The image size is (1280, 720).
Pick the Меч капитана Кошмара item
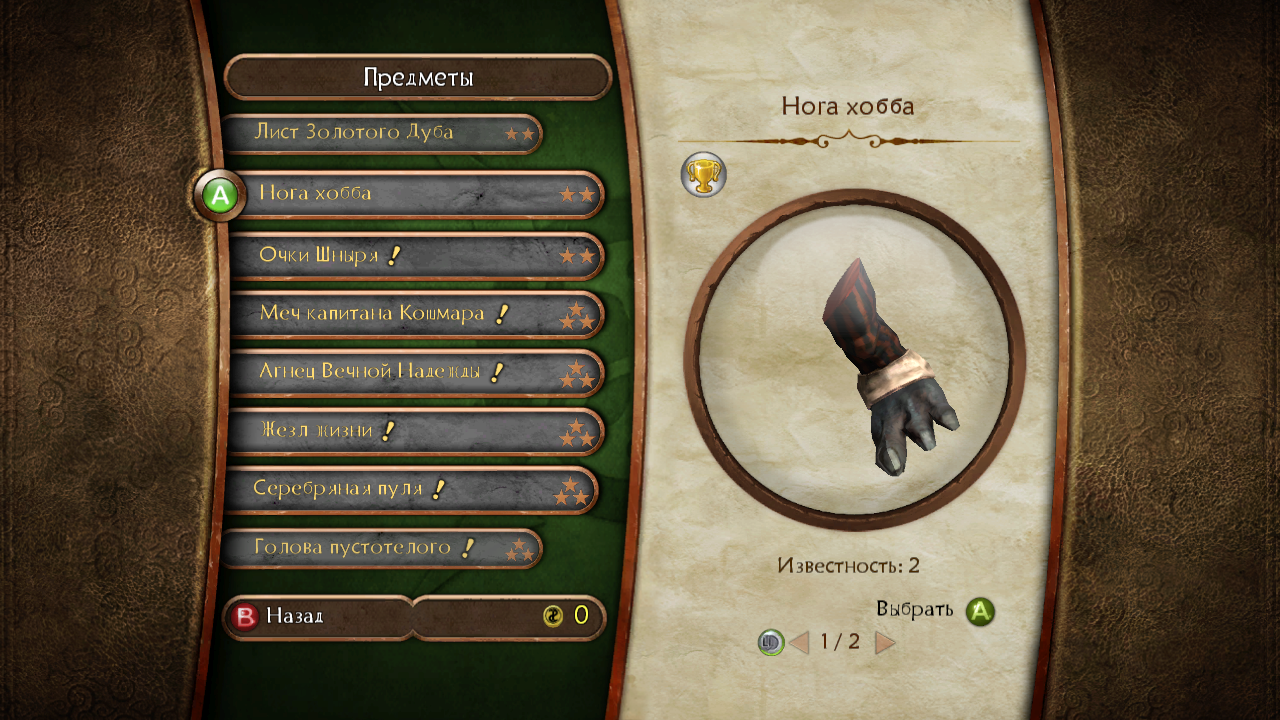tap(415, 314)
